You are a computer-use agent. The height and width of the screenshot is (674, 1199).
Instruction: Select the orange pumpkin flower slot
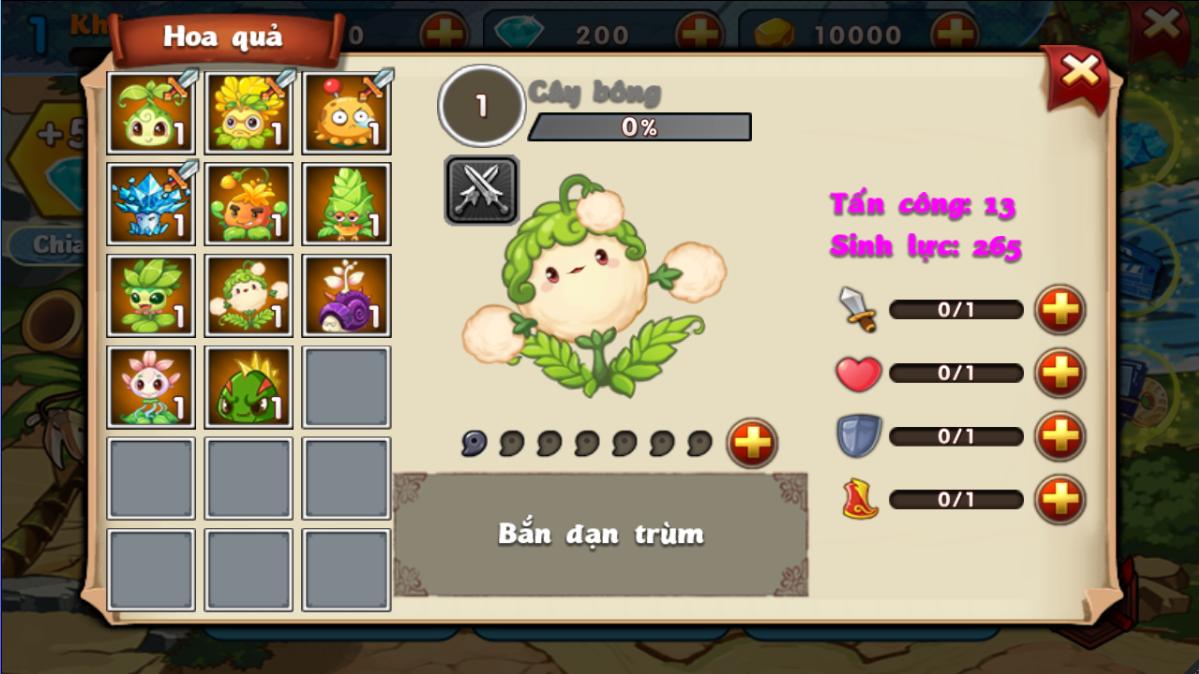(248, 204)
